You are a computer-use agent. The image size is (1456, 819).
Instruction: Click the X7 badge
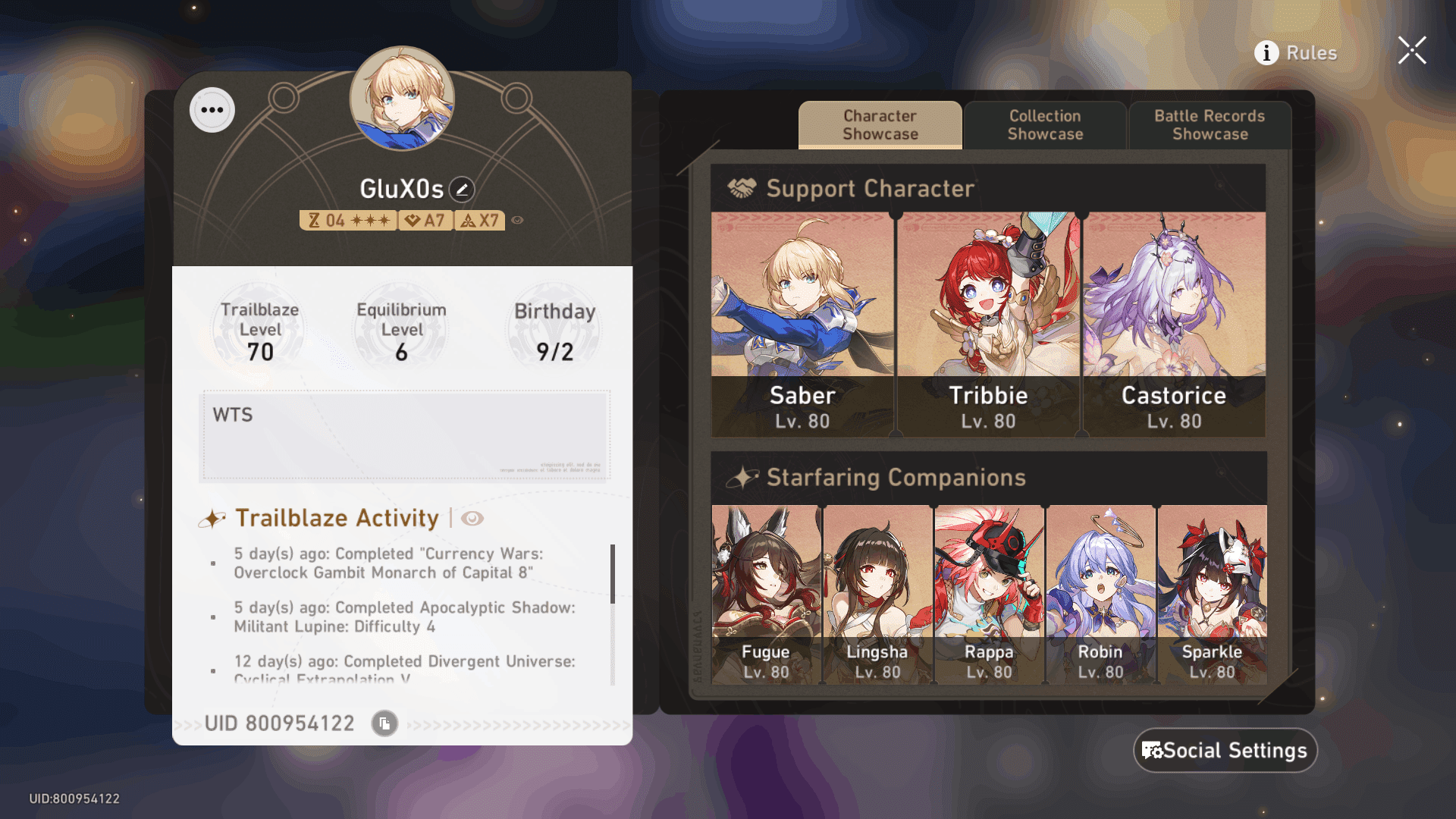(479, 220)
